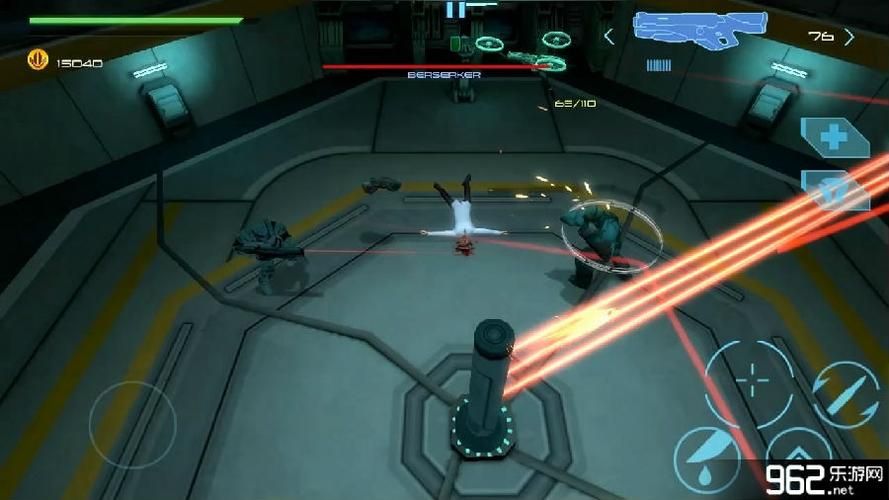Pause the game with the pause button

tap(455, 9)
